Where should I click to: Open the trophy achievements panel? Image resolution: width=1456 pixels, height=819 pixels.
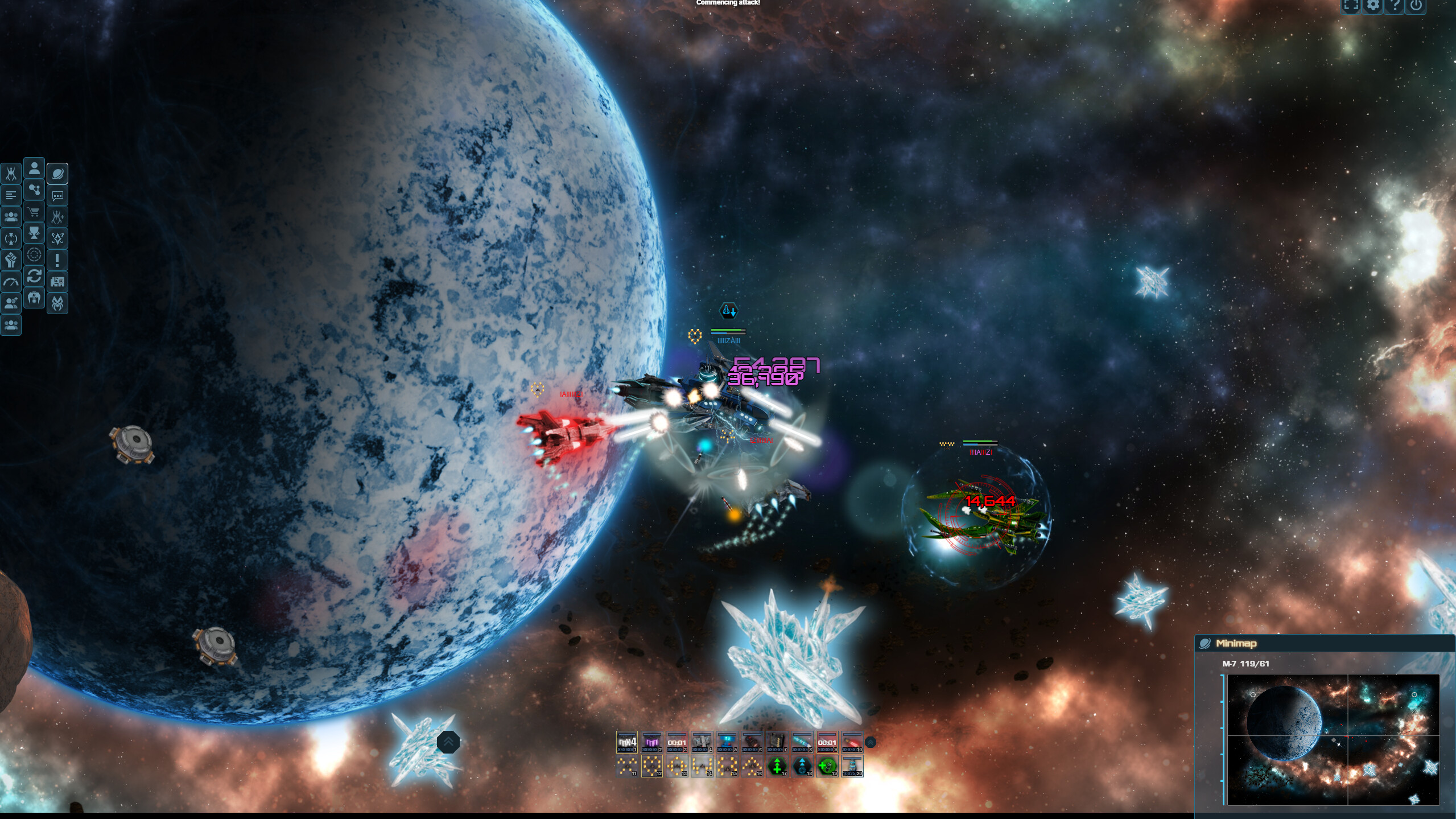coord(34,232)
